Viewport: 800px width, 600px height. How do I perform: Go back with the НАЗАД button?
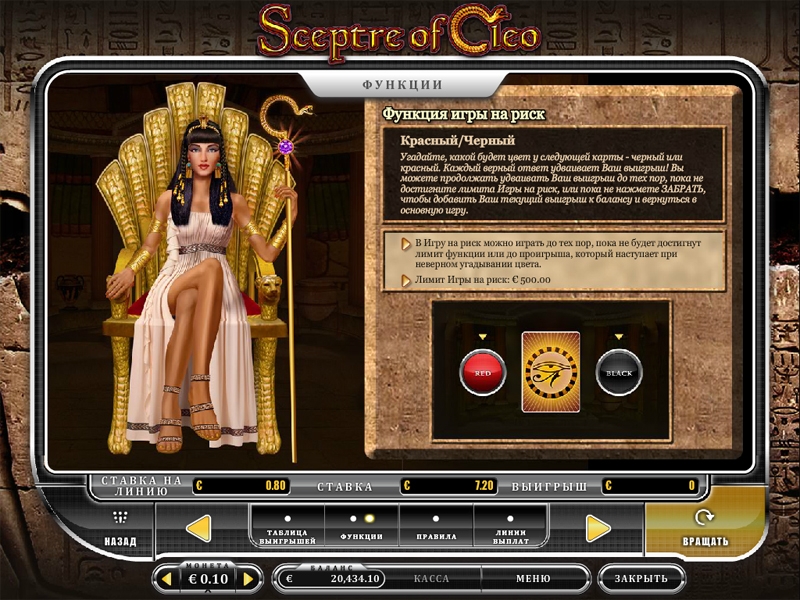[x=120, y=529]
